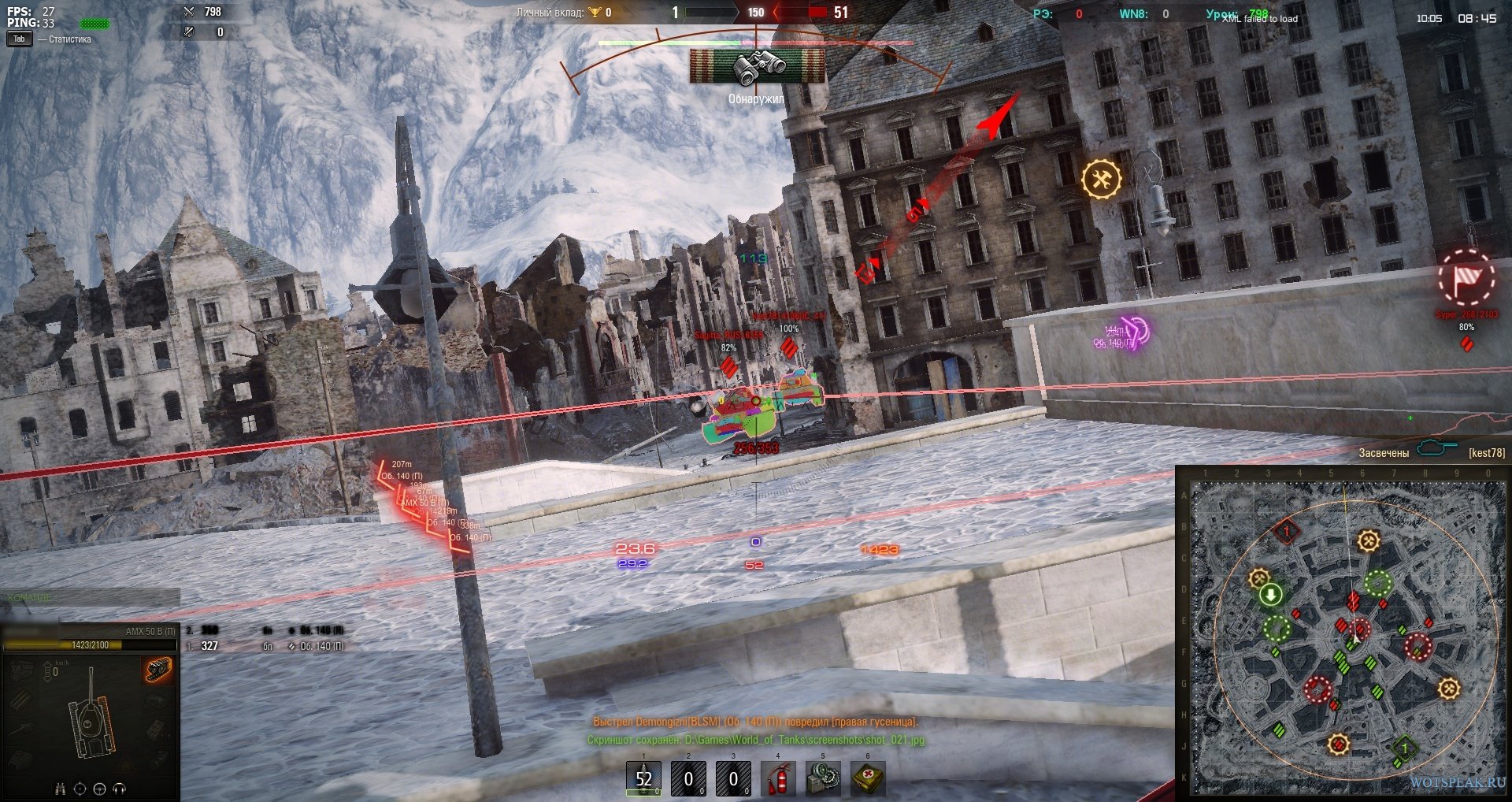Activate the repair kit consumable
1512x802 pixels.
(x=823, y=779)
